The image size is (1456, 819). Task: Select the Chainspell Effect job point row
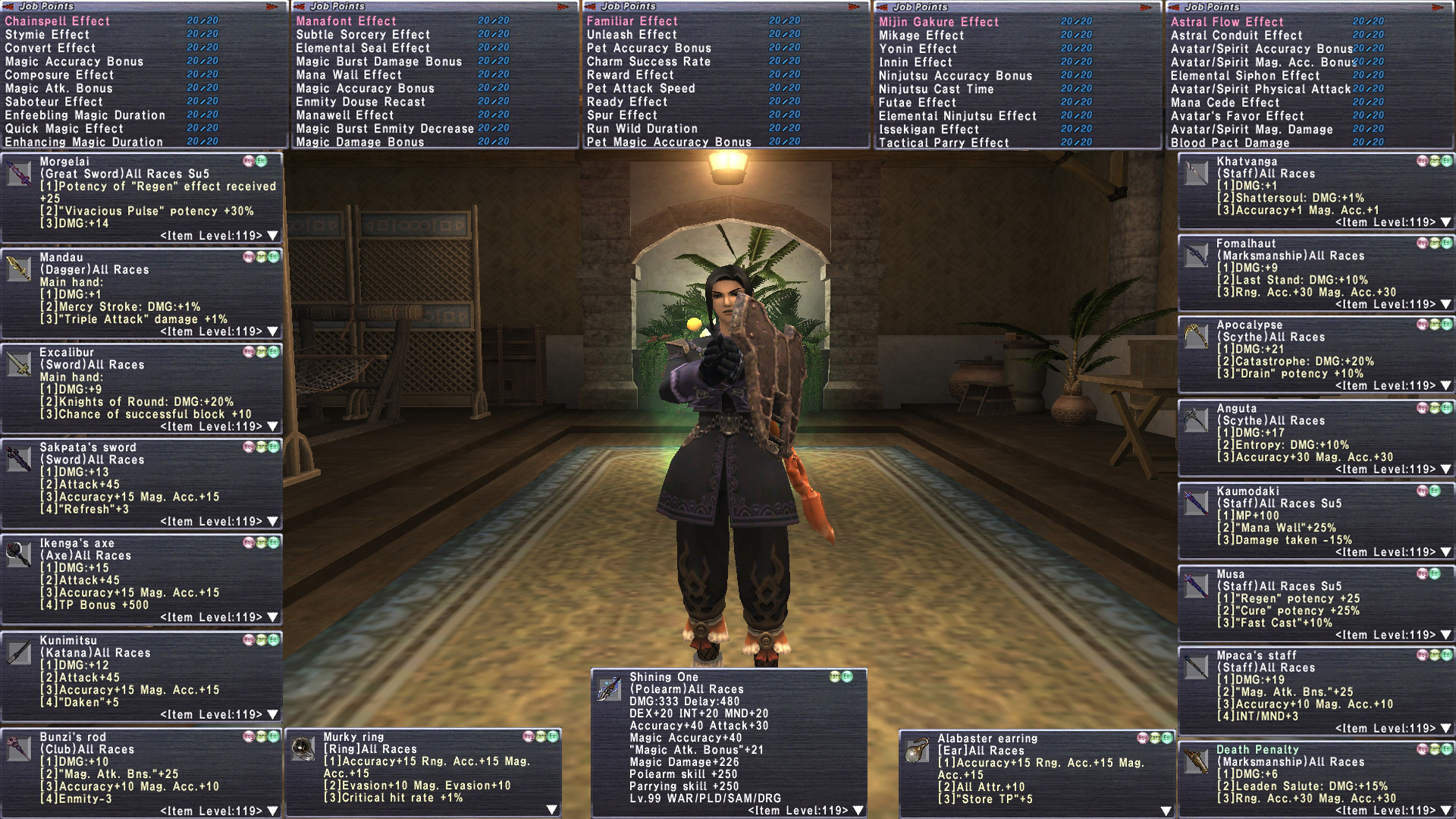click(x=58, y=21)
